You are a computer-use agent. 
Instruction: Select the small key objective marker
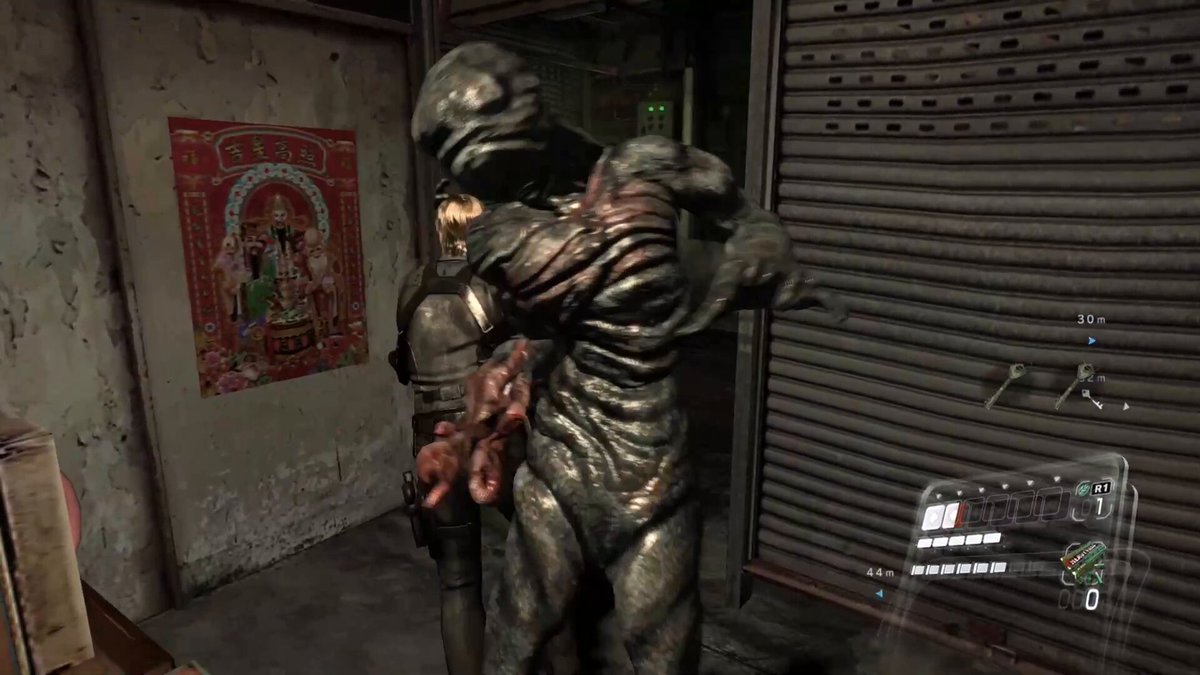1092,399
